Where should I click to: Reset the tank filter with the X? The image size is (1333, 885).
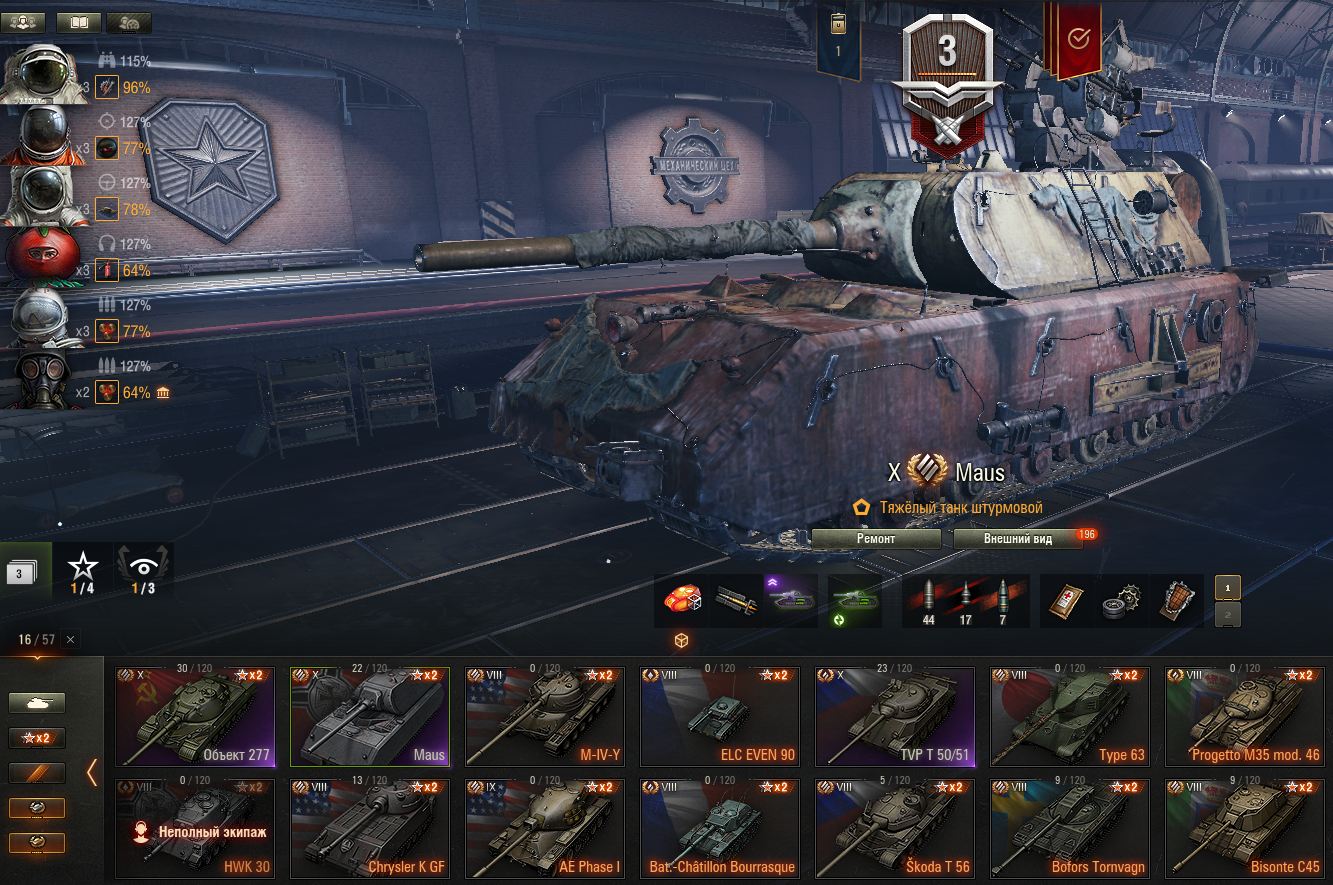[x=70, y=640]
